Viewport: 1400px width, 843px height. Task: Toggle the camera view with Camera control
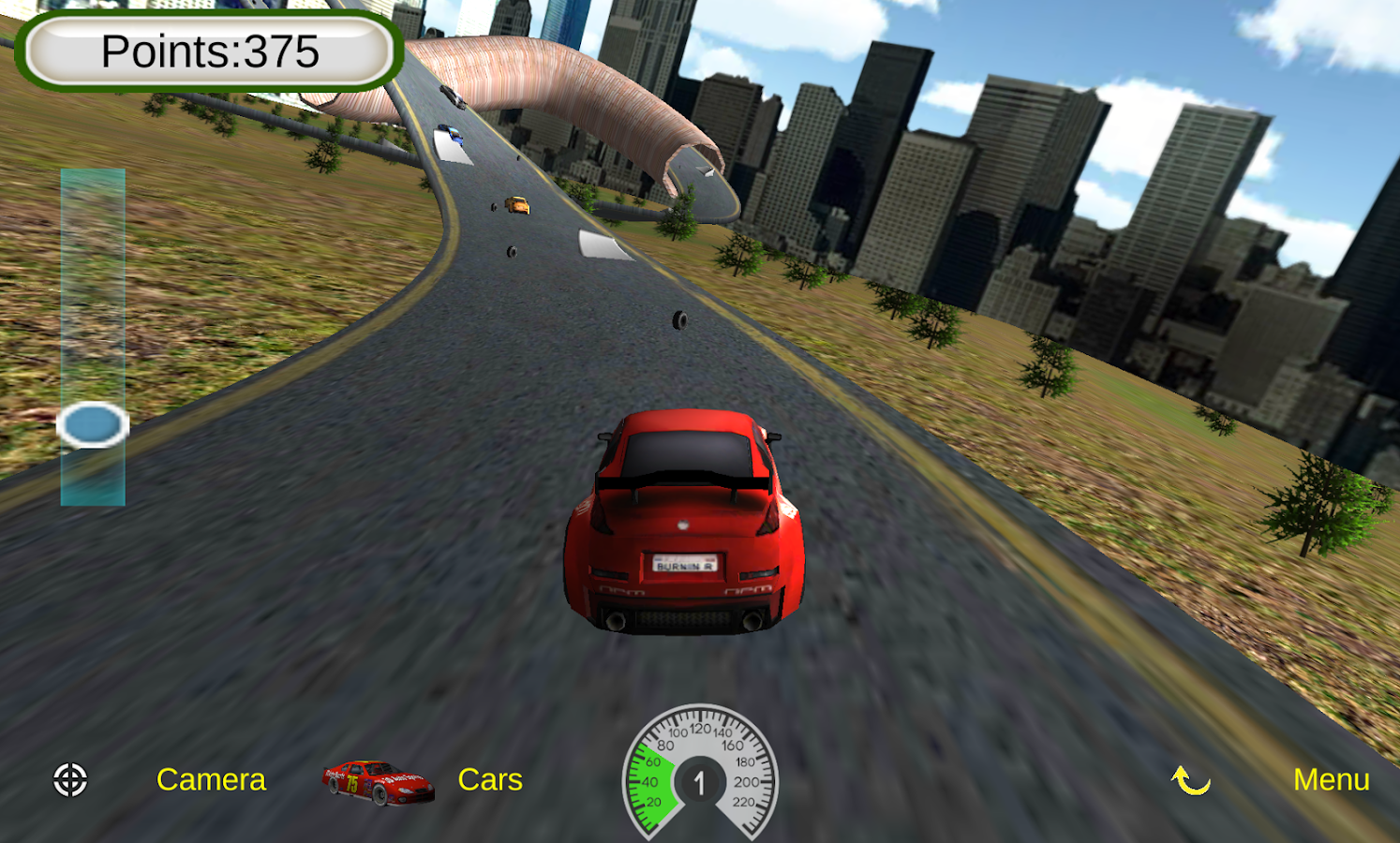point(211,779)
